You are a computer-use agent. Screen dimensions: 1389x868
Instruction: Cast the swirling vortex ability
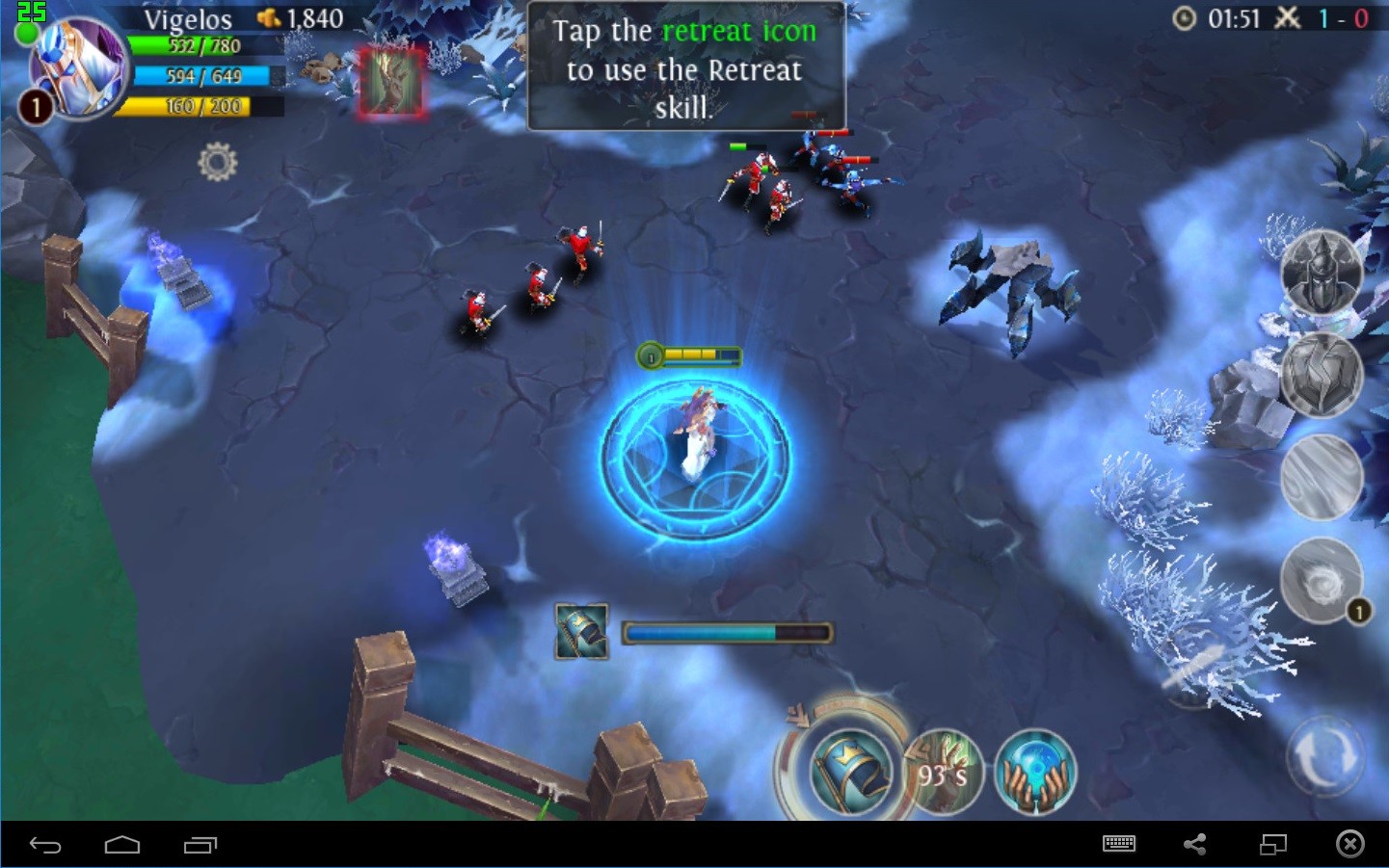pos(1321,580)
